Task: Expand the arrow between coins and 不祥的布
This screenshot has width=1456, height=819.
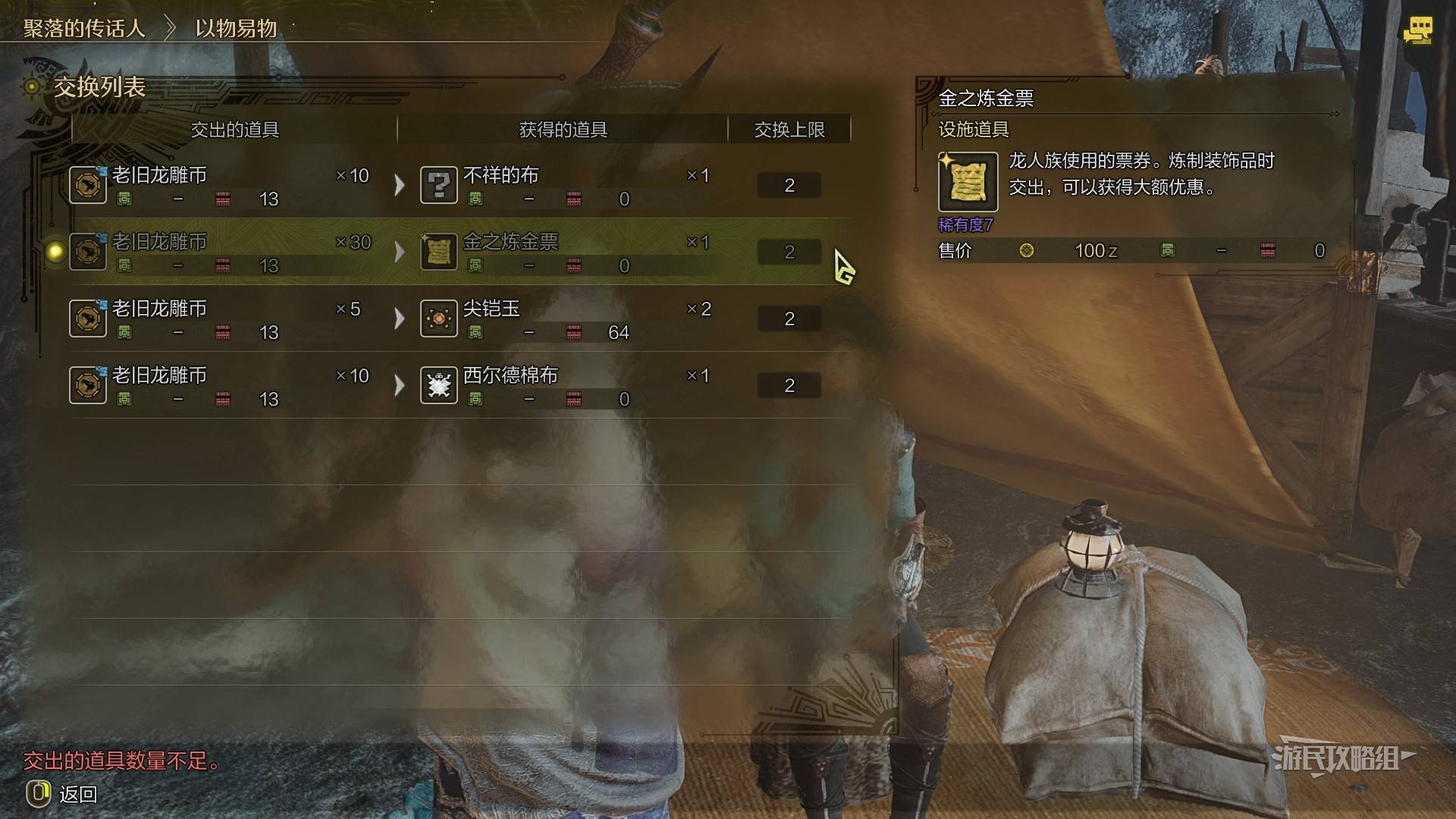Action: pyautogui.click(x=400, y=184)
